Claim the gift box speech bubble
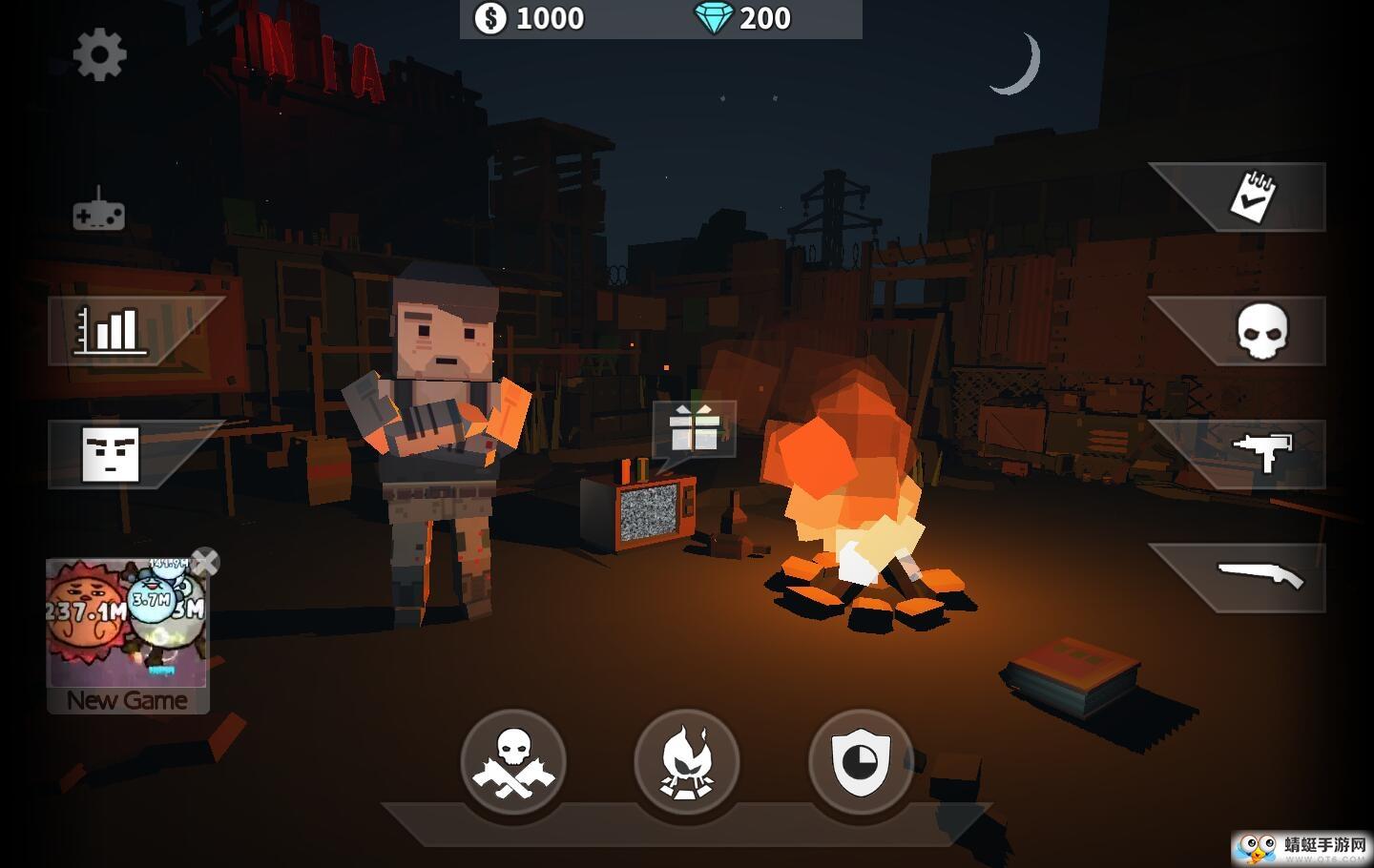The height and width of the screenshot is (868, 1374). 695,428
